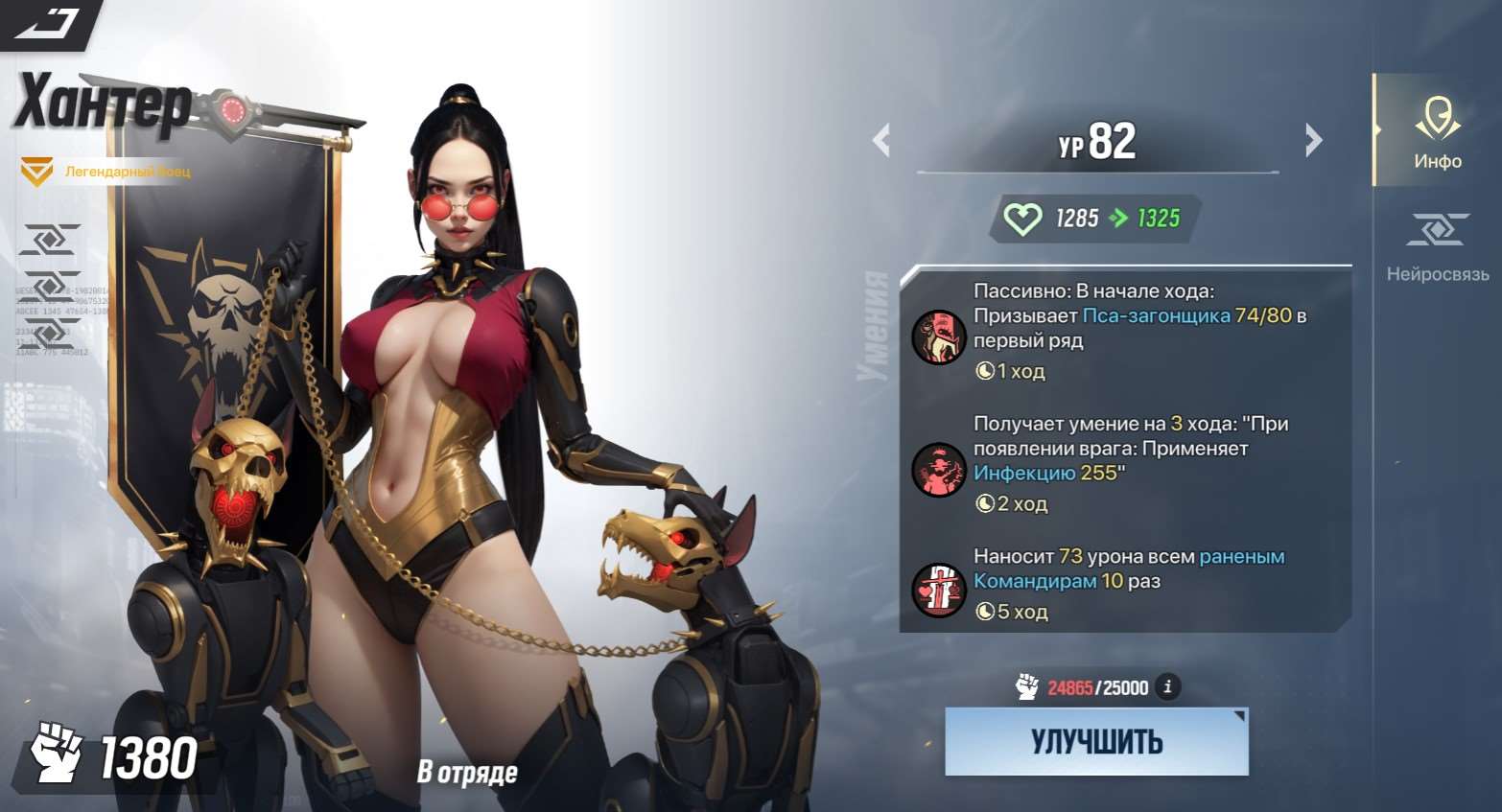1502x812 pixels.
Task: Click the right arrow to view next hero
Action: point(1313,140)
